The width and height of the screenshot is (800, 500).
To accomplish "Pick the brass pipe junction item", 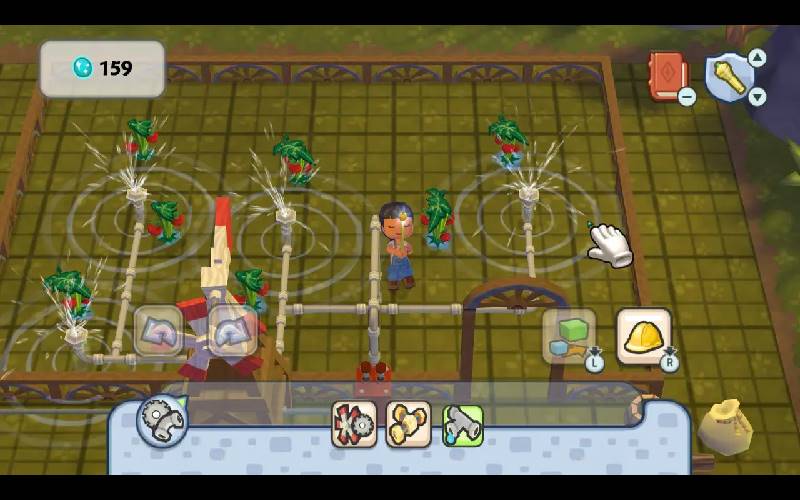I will 408,424.
